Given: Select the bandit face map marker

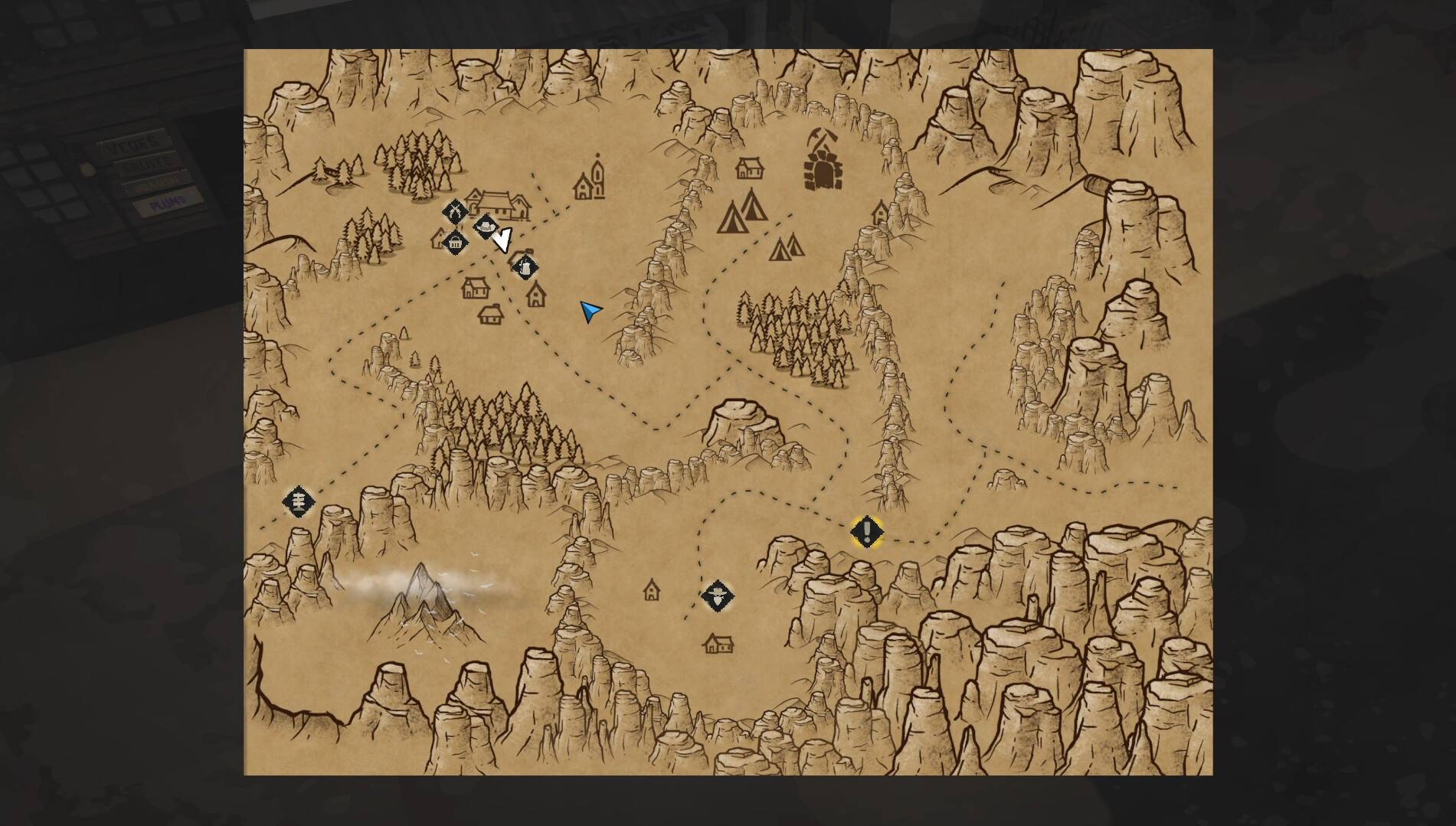Looking at the screenshot, I should click(716, 597).
